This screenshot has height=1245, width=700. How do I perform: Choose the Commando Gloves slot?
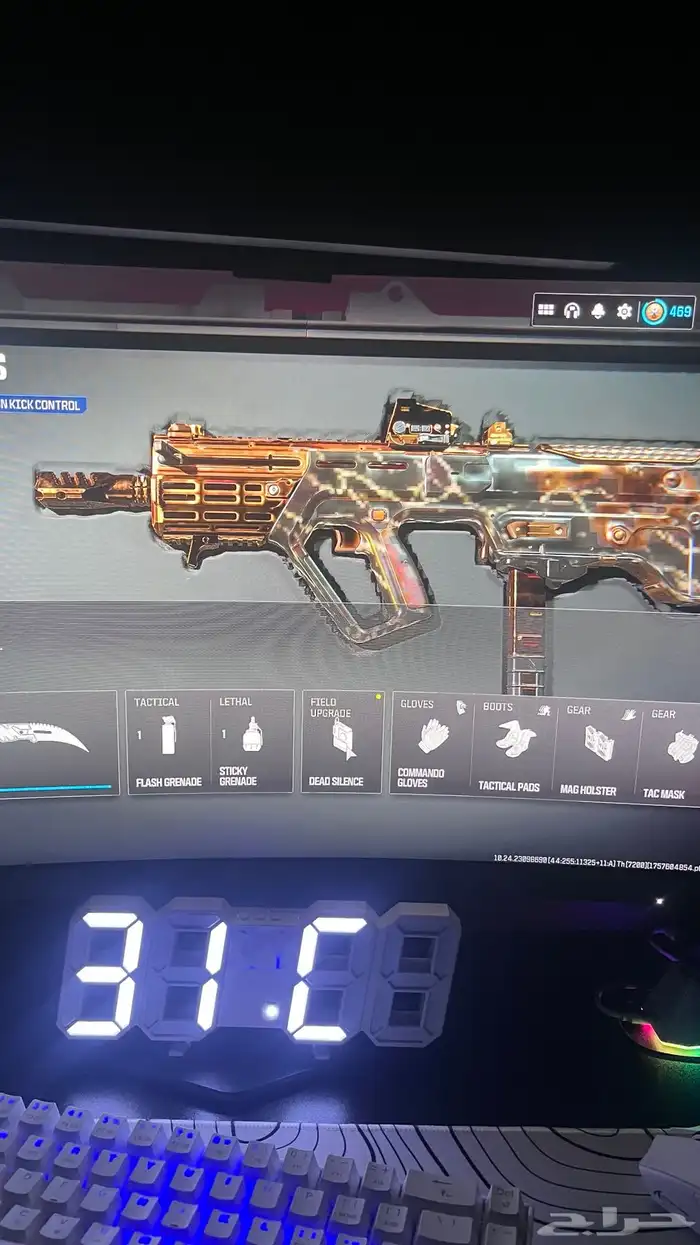pyautogui.click(x=431, y=743)
